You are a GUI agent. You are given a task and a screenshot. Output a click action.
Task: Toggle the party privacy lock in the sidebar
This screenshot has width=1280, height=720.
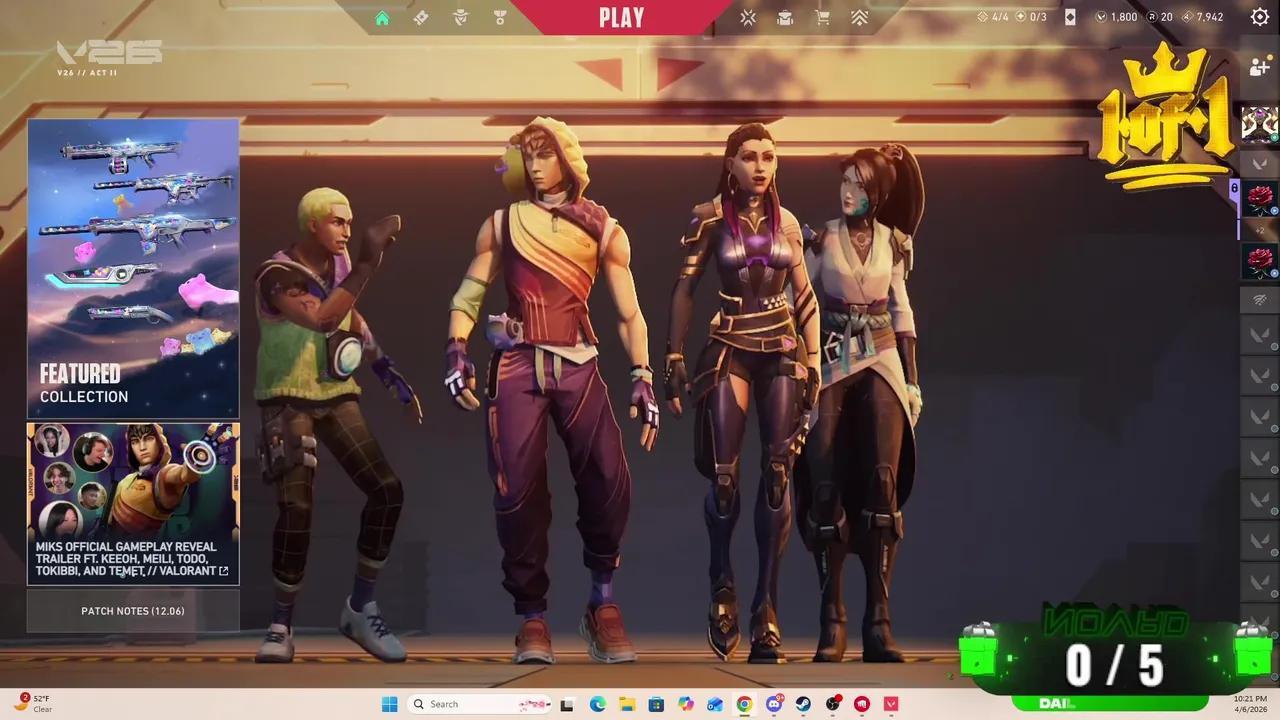[x=1234, y=189]
